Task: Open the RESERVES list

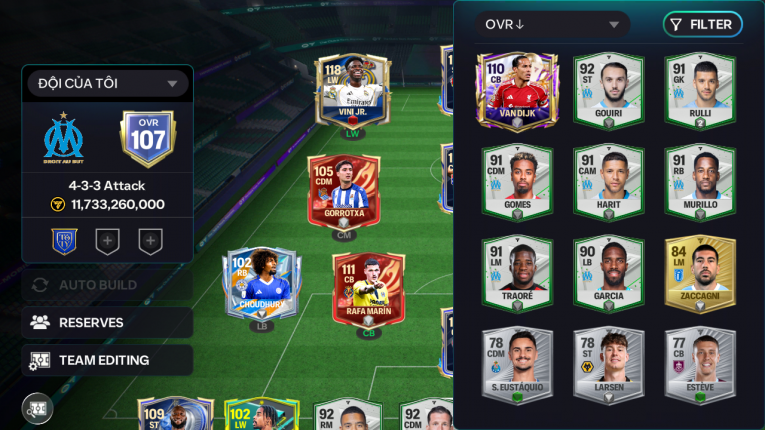Action: [107, 322]
